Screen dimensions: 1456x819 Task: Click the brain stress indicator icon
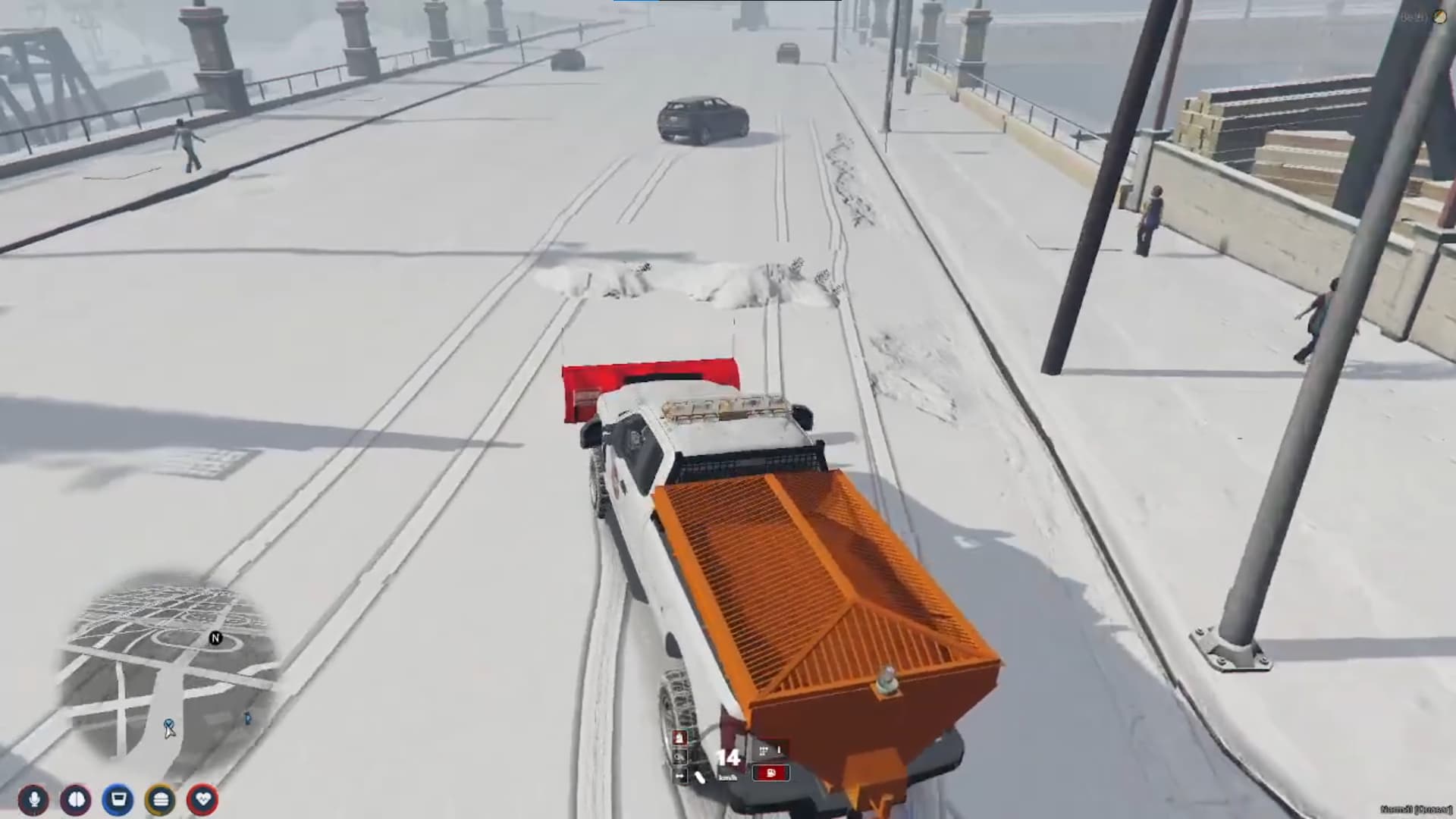pyautogui.click(x=74, y=800)
